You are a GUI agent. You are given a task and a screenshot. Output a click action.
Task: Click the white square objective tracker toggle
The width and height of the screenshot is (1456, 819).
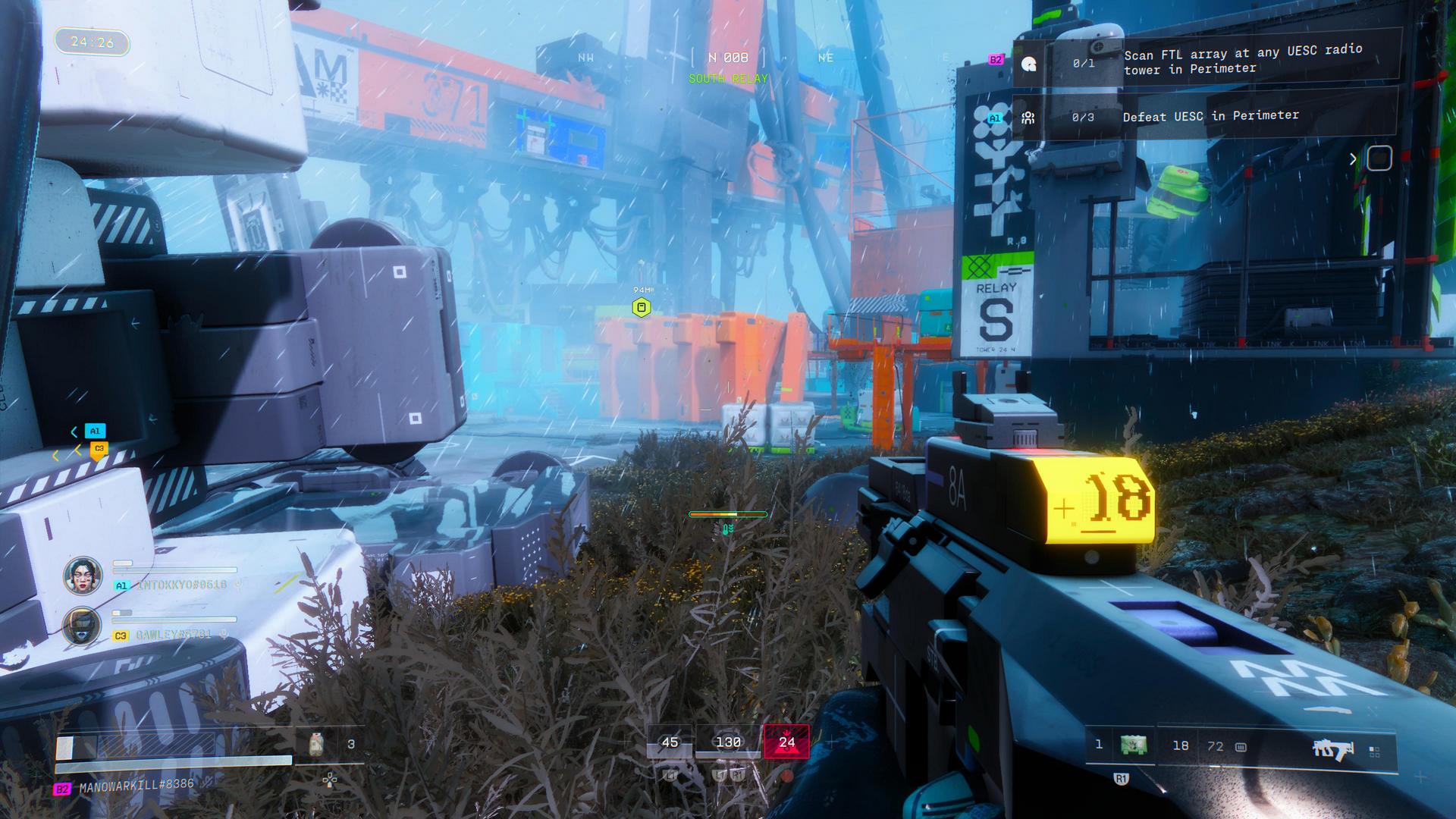click(x=1379, y=158)
